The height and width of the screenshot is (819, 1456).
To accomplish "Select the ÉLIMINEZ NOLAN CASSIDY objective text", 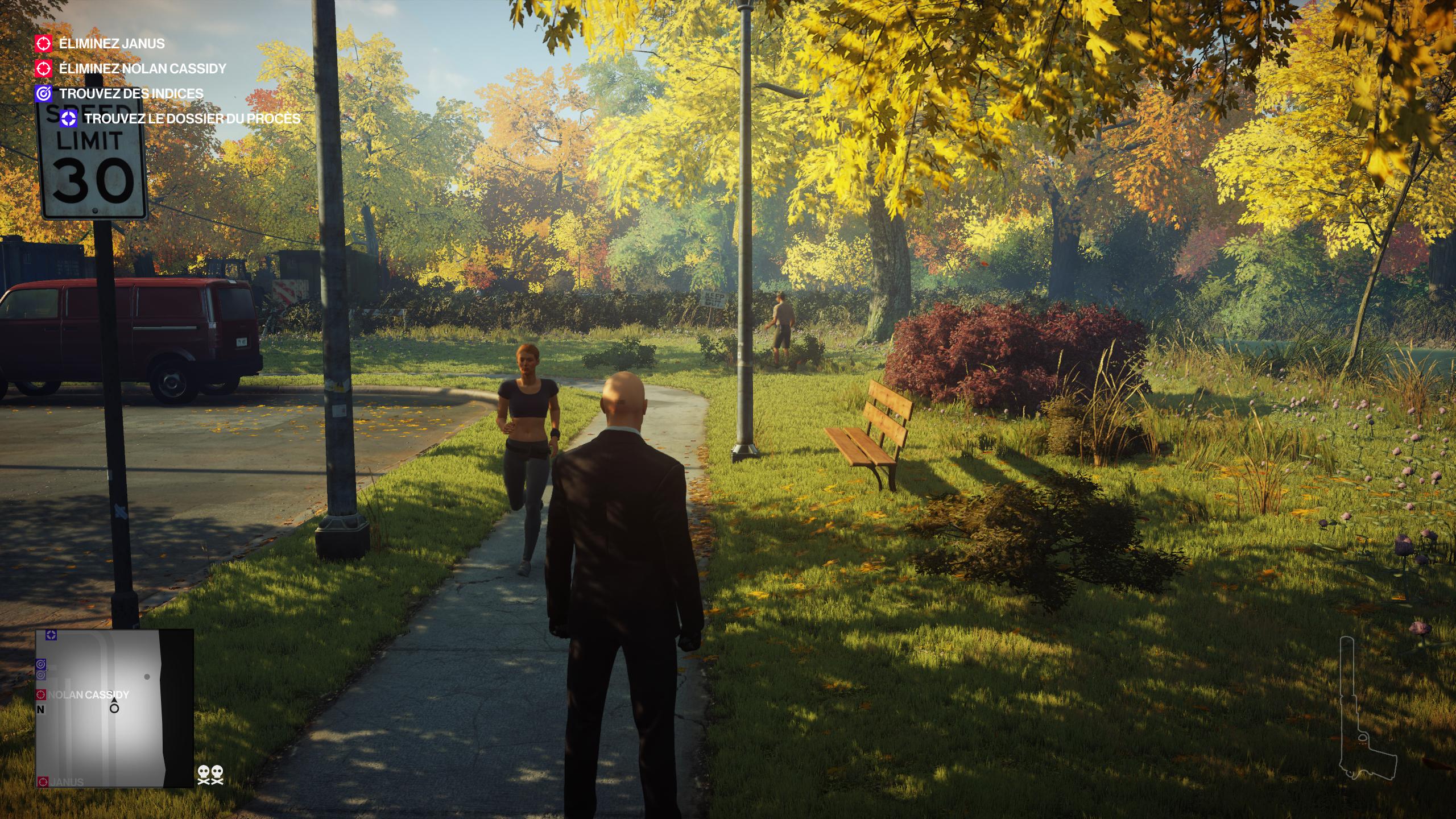I will coord(142,68).
